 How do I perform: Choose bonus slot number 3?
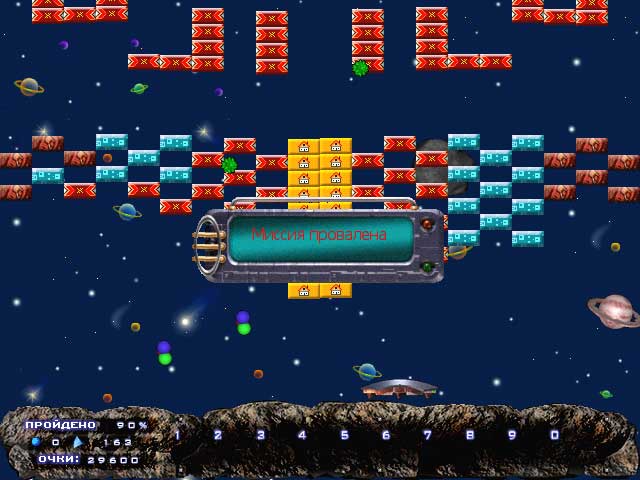(x=261, y=435)
